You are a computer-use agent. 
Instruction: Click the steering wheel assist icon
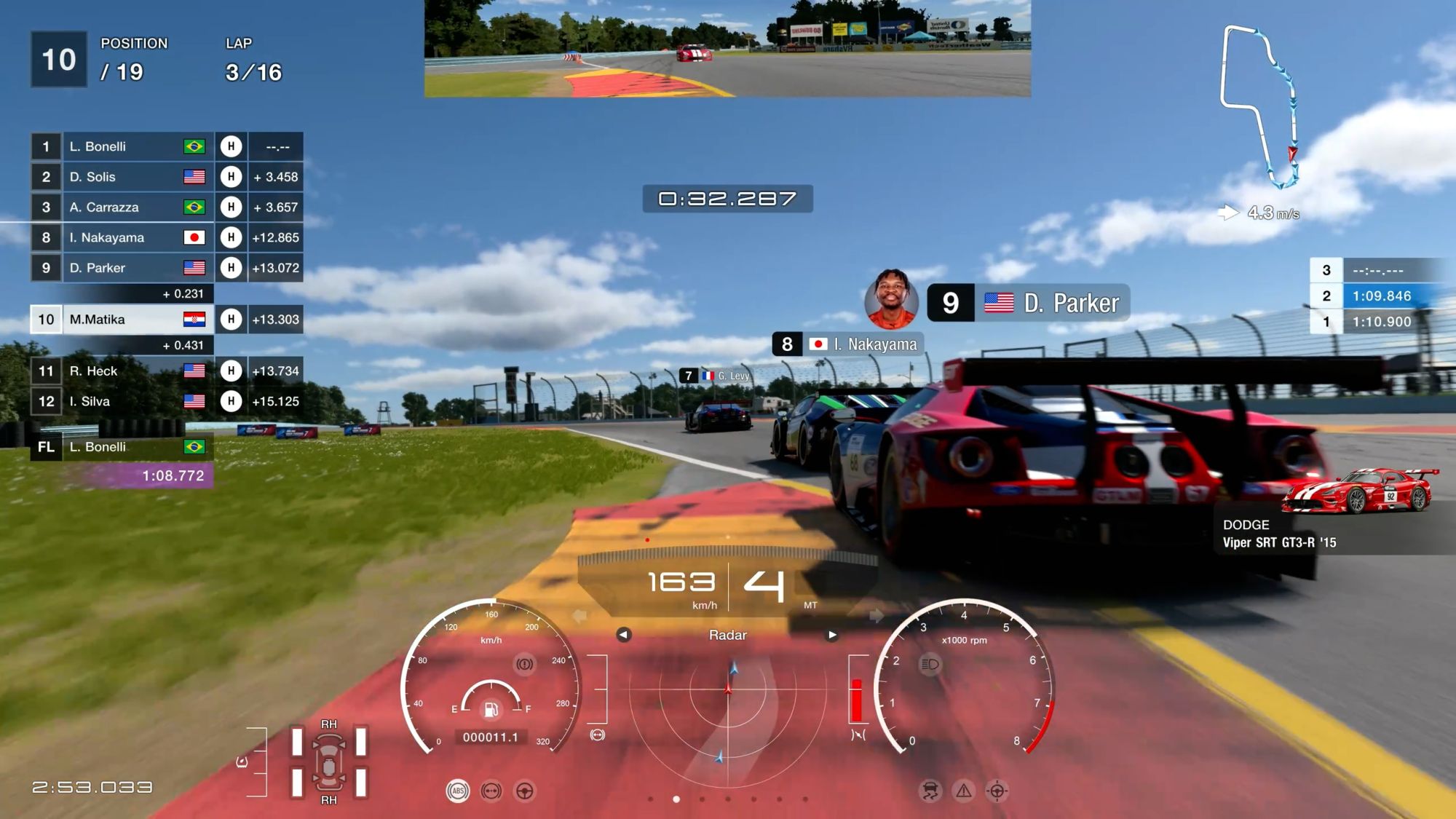[x=525, y=791]
